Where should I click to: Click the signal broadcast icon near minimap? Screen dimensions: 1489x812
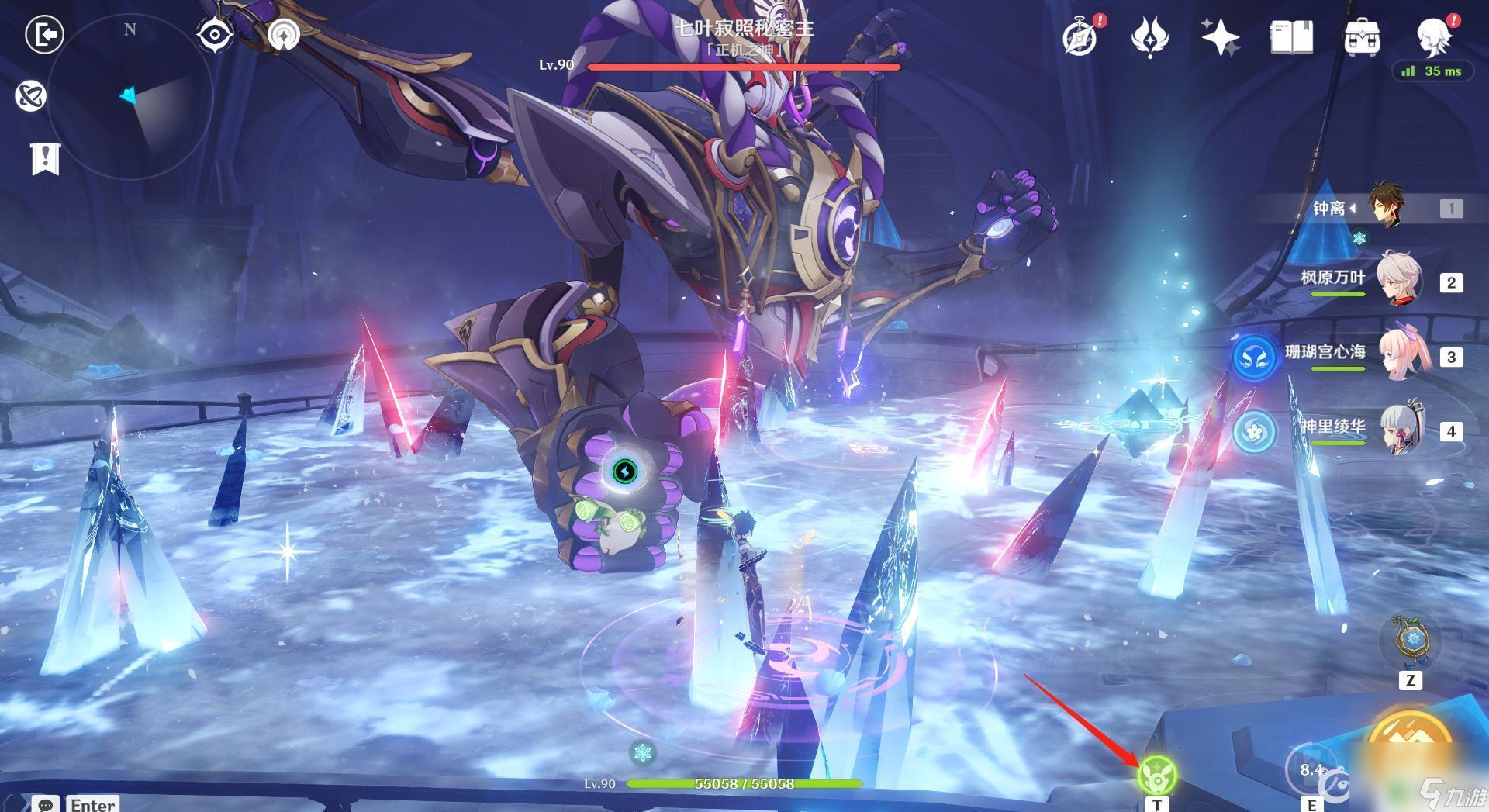(283, 35)
